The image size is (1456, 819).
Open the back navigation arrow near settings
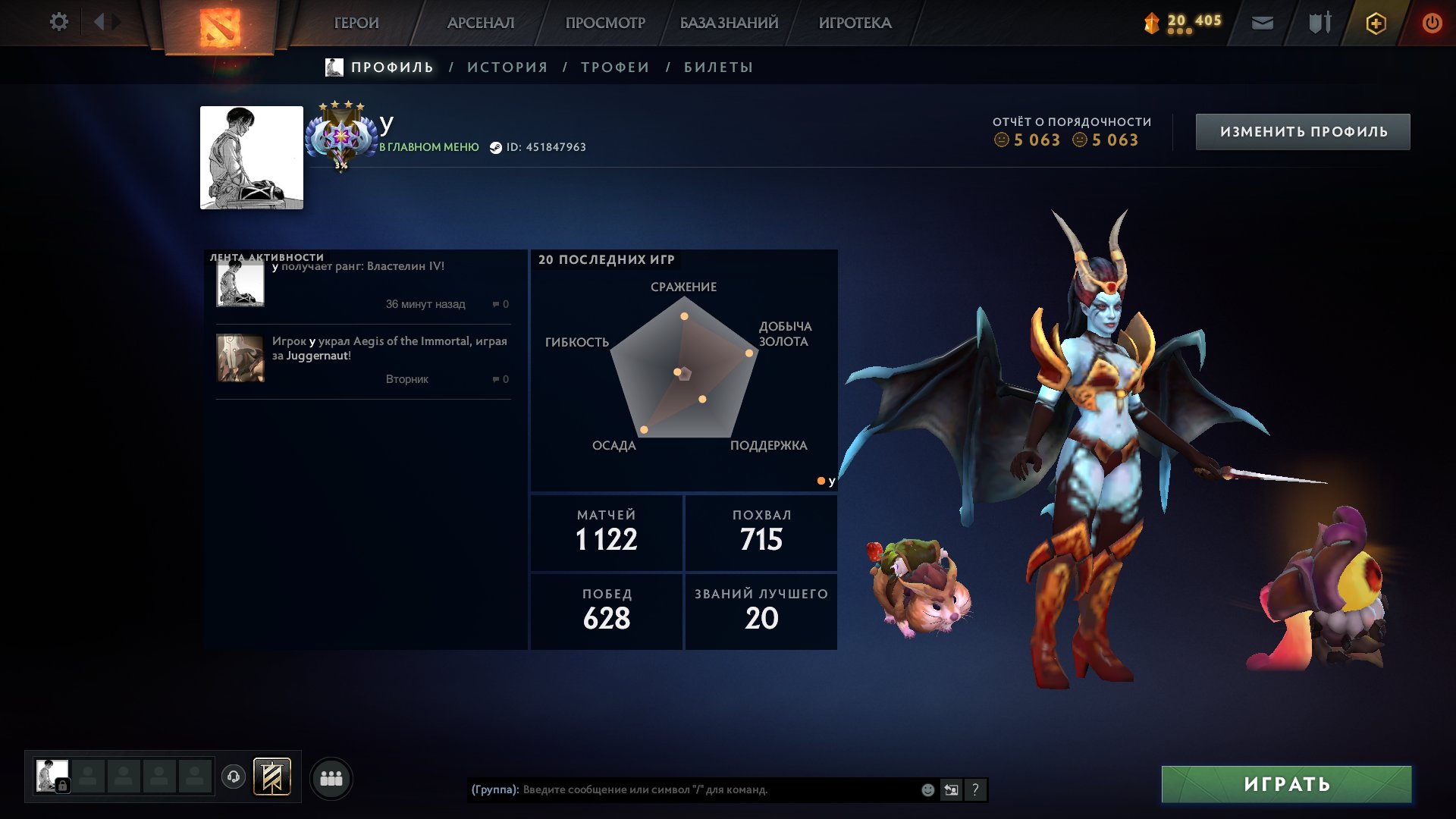click(x=97, y=22)
